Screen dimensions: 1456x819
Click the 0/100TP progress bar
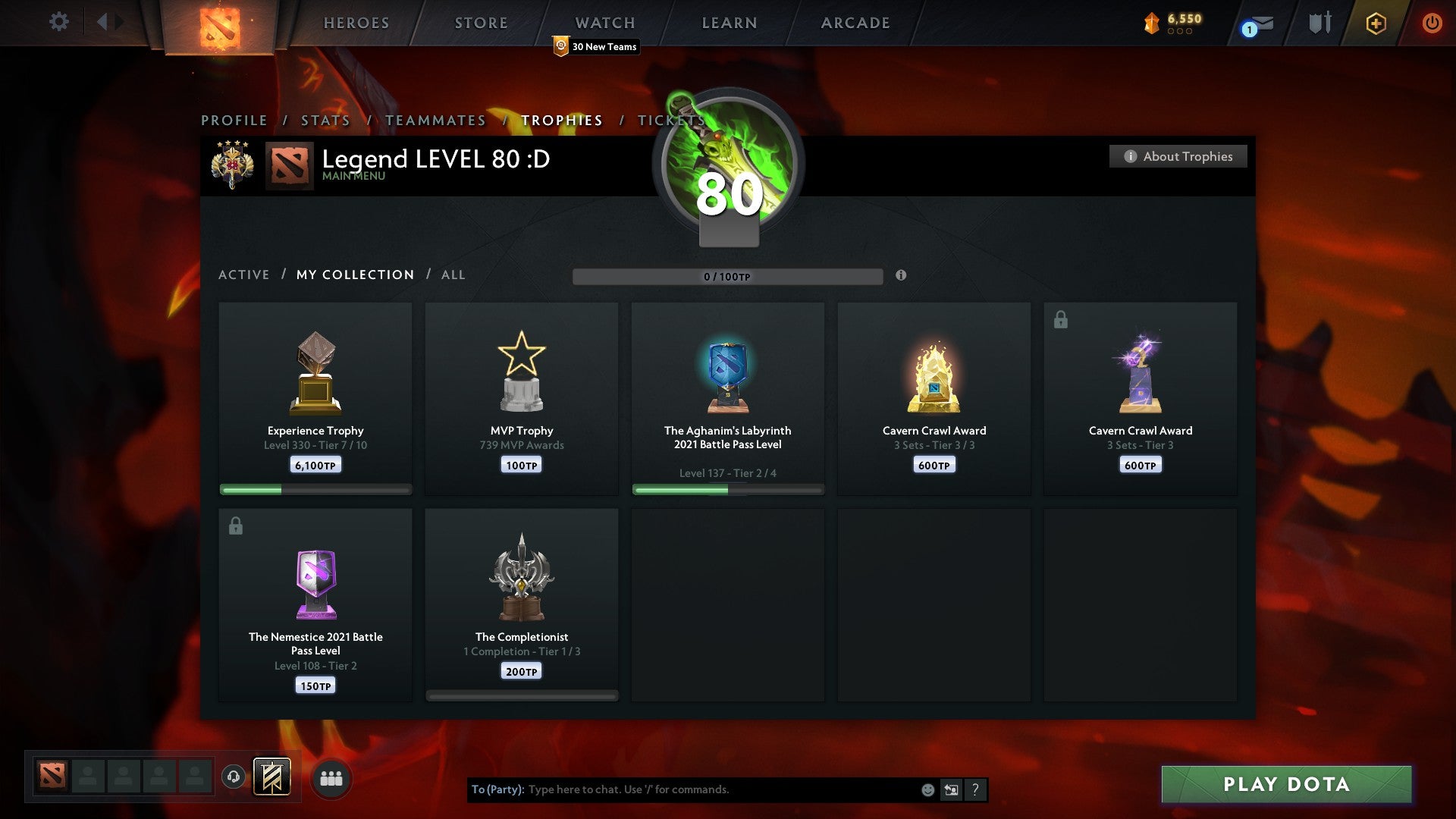click(728, 277)
